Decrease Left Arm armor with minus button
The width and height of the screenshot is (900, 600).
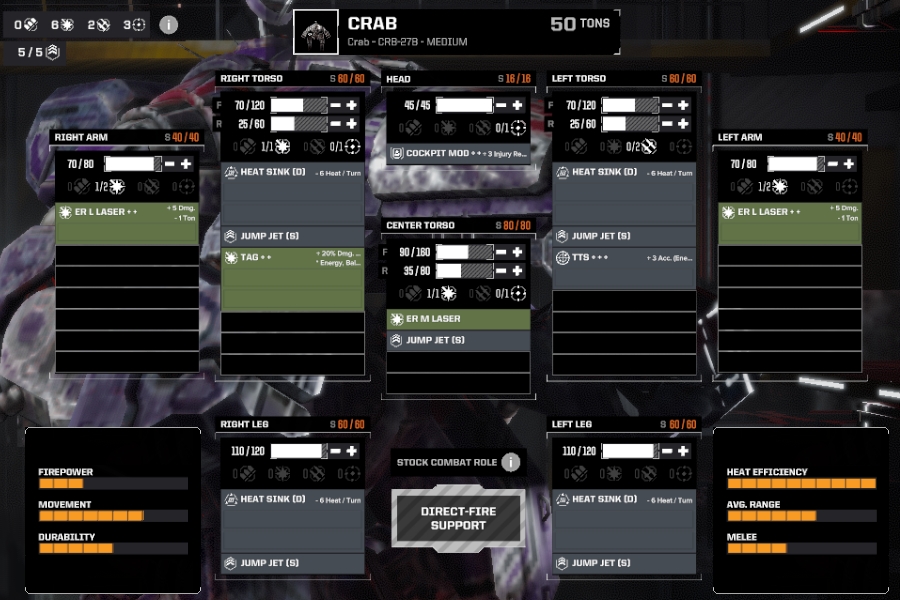click(833, 164)
